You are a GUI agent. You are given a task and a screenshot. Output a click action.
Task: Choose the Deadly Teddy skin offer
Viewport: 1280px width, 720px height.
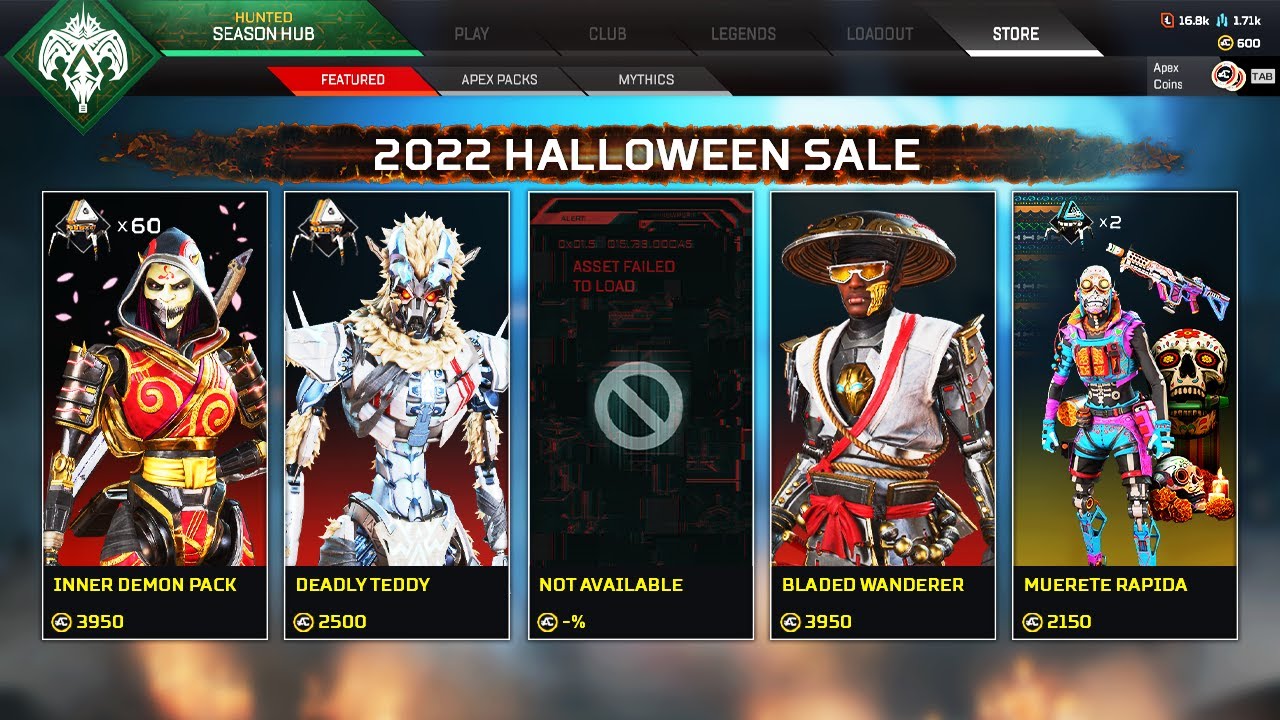tap(397, 415)
